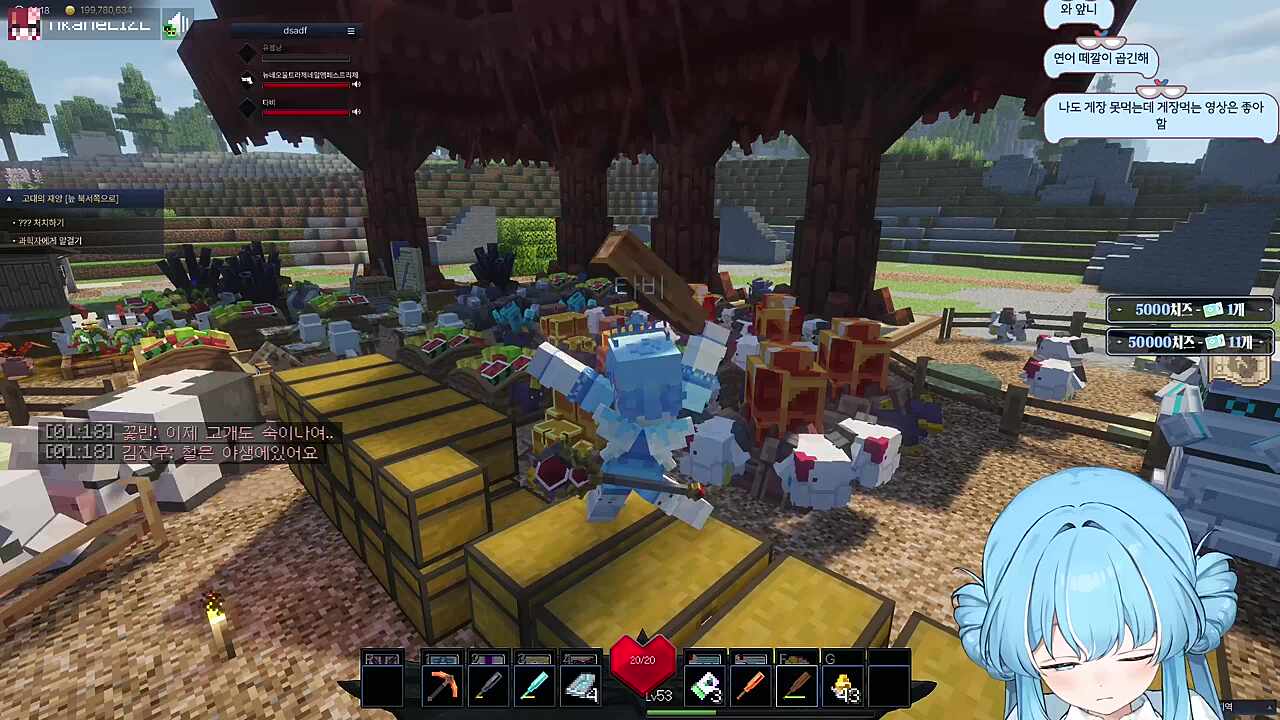1280x720 pixels.
Task: Select the 과학자에게 말걸기 objective
Action: click(x=50, y=241)
